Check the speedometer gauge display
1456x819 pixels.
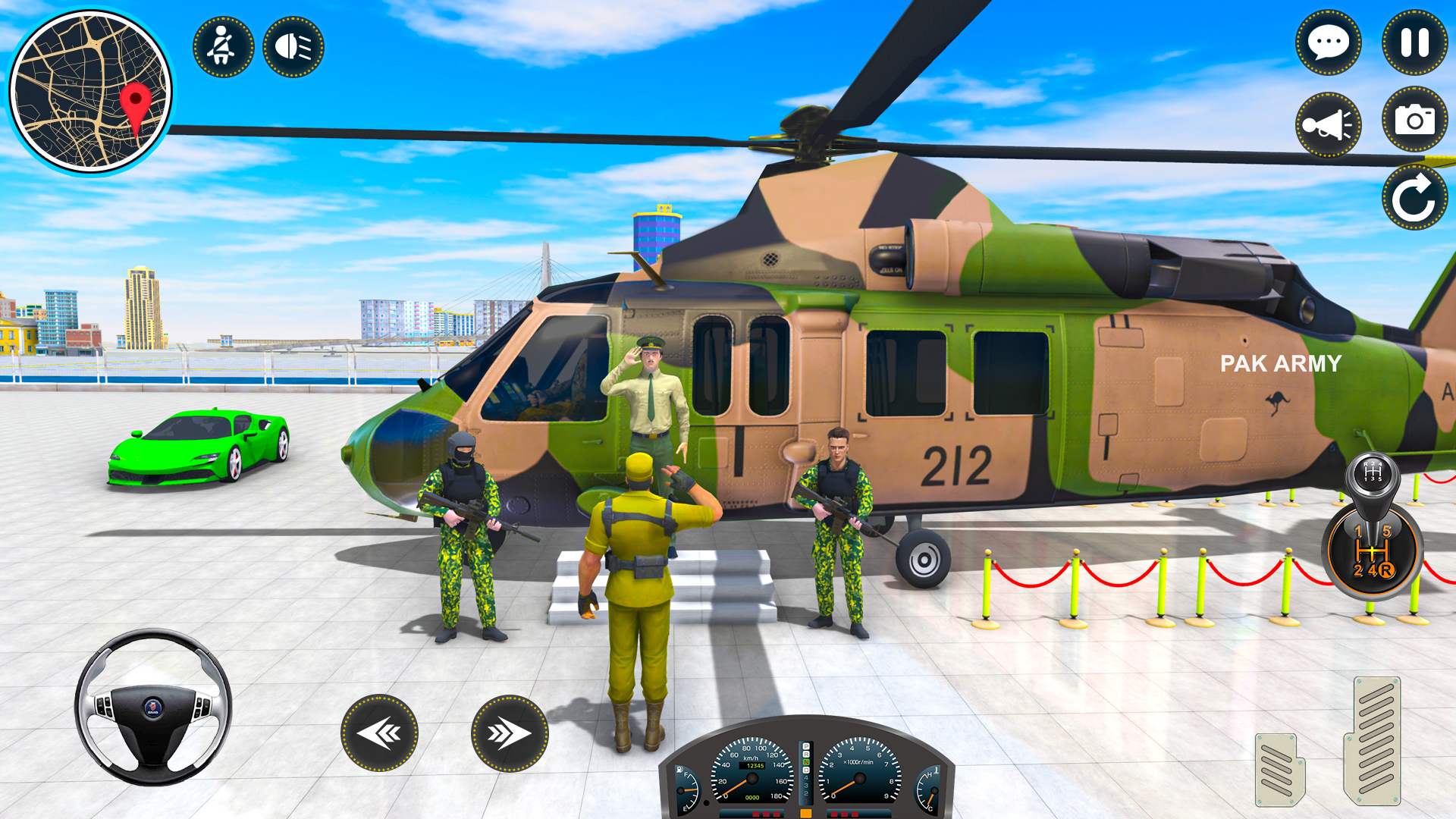pos(752,778)
